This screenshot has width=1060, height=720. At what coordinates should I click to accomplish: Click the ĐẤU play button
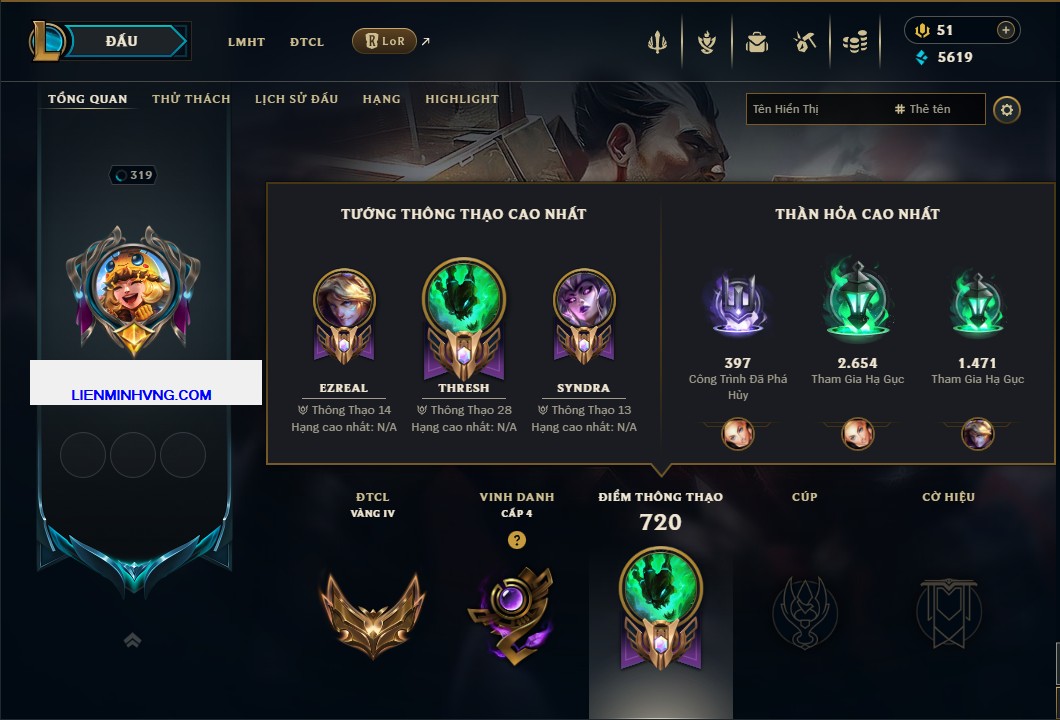pos(122,41)
